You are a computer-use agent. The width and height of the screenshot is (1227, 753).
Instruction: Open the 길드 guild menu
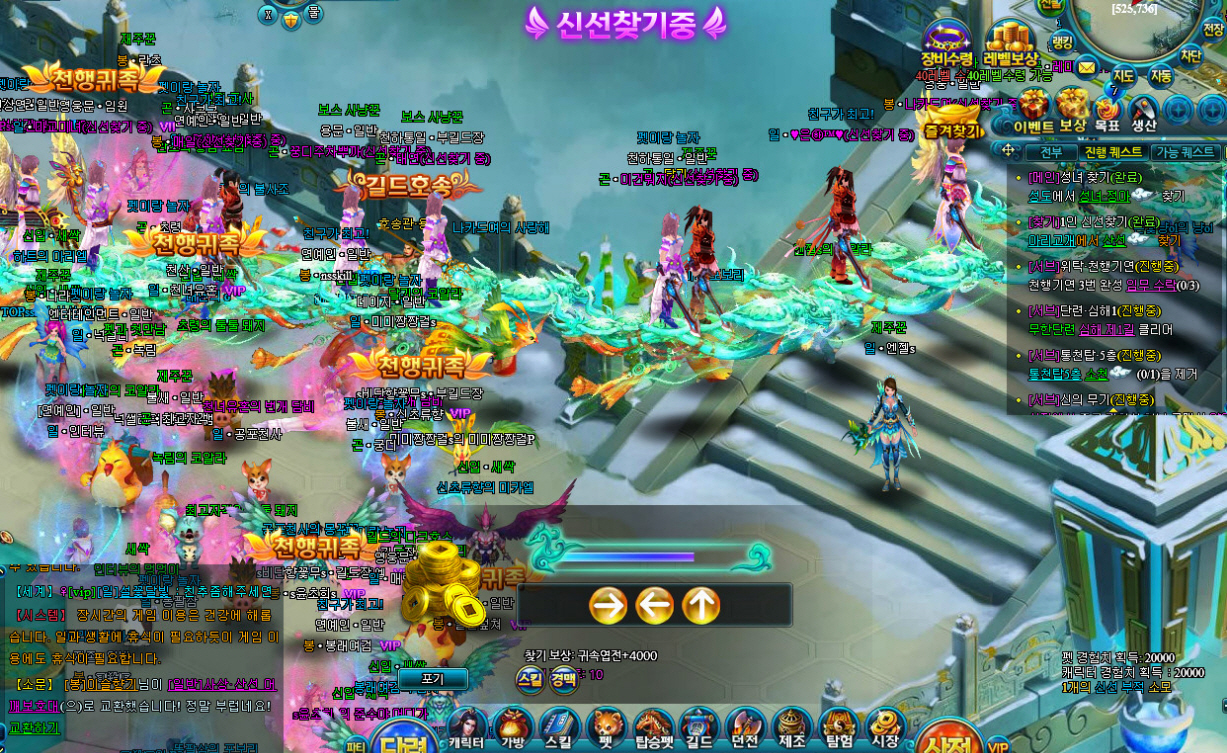[x=699, y=728]
